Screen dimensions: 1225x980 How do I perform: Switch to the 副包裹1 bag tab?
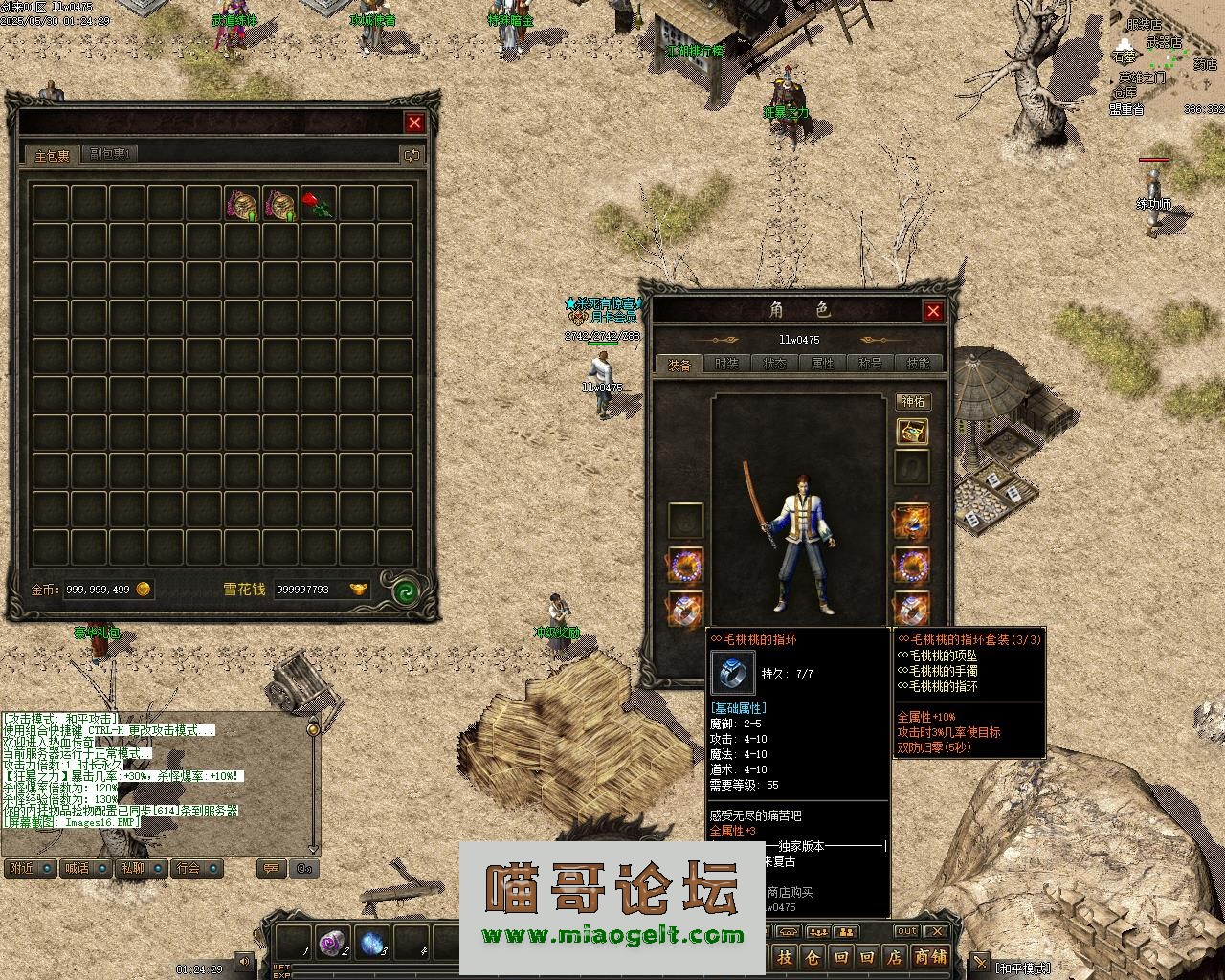tap(111, 153)
